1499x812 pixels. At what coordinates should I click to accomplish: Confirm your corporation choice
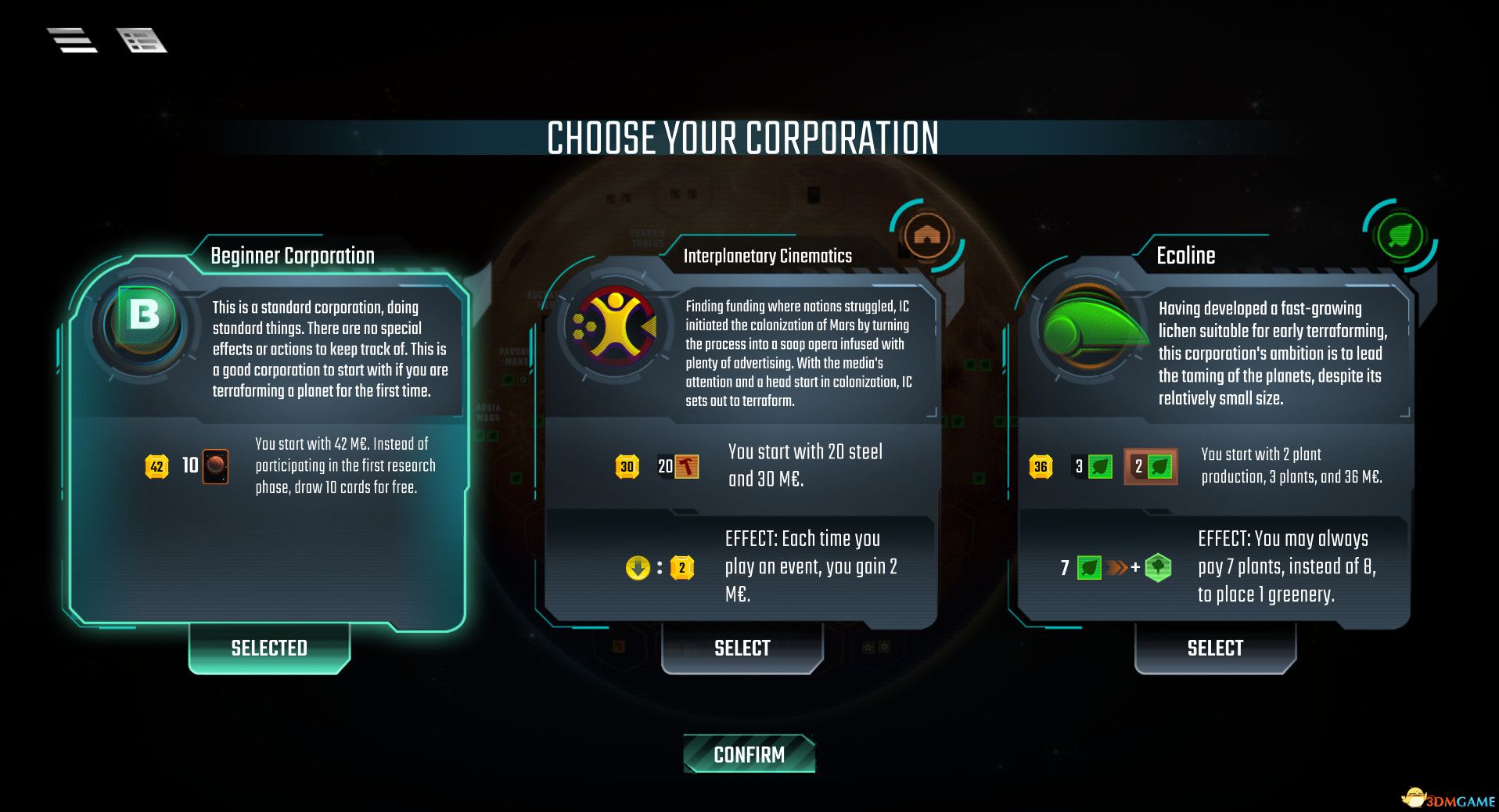748,754
